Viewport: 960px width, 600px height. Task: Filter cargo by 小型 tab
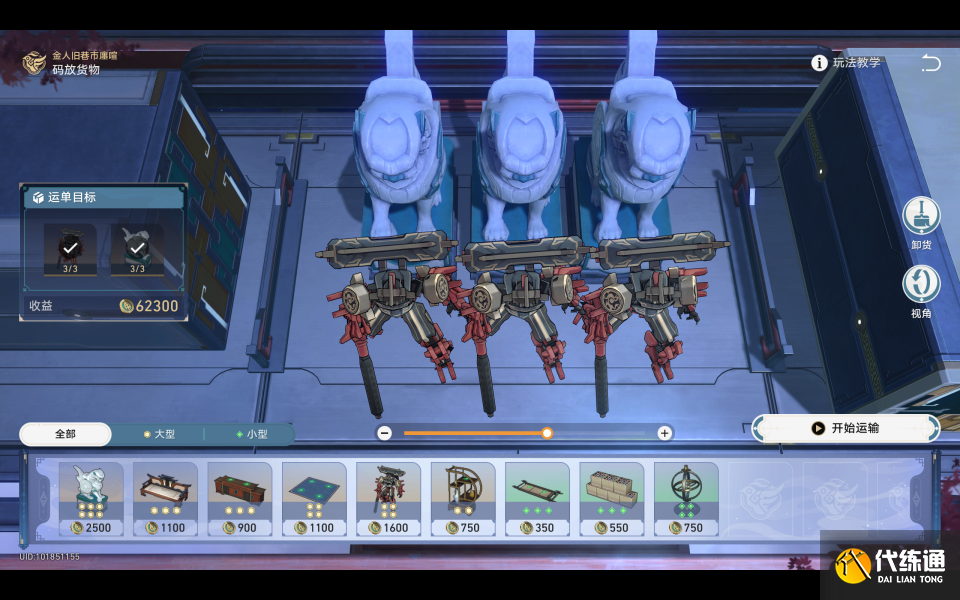click(250, 434)
